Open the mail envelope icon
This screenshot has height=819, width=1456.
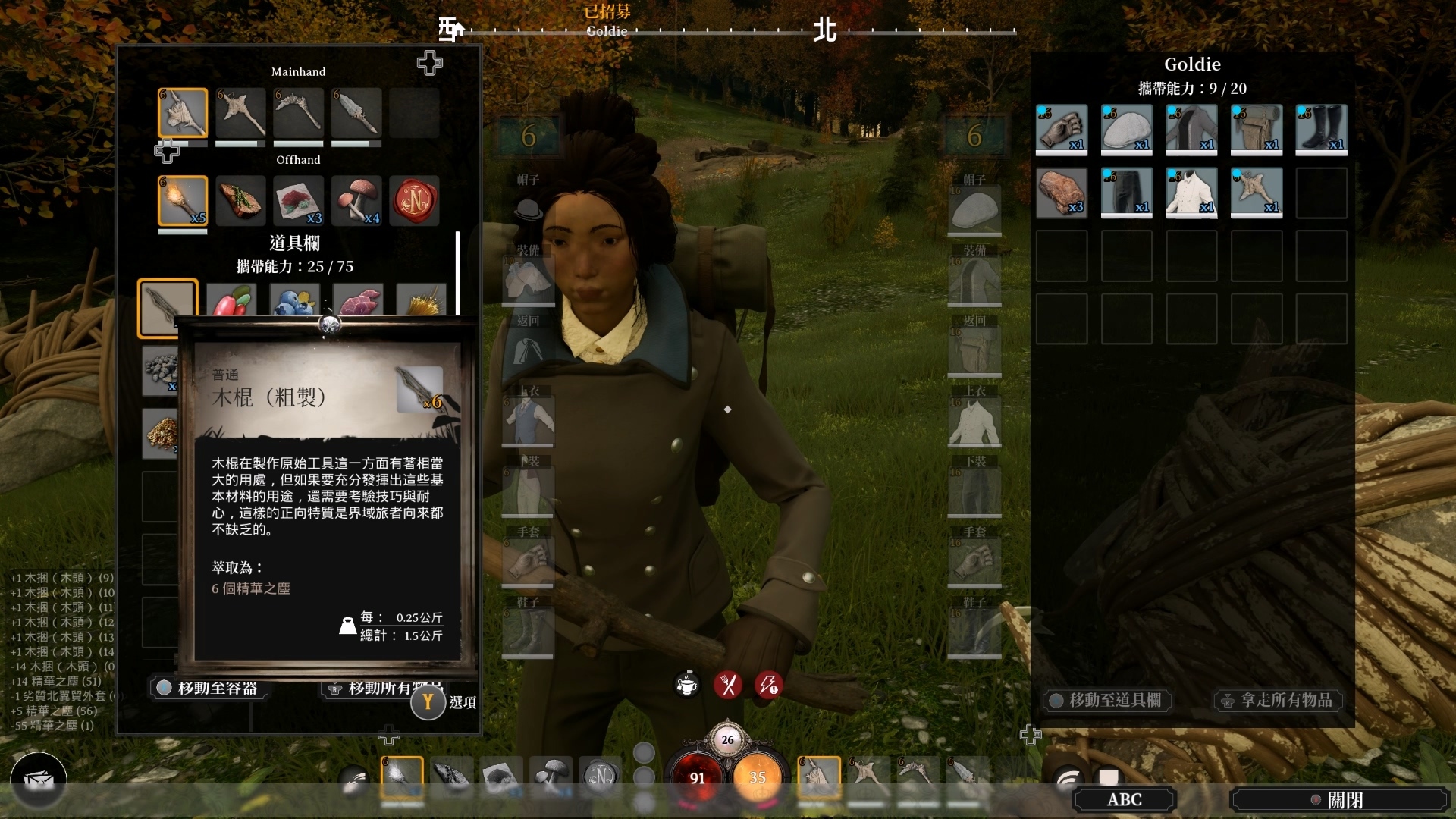click(39, 780)
